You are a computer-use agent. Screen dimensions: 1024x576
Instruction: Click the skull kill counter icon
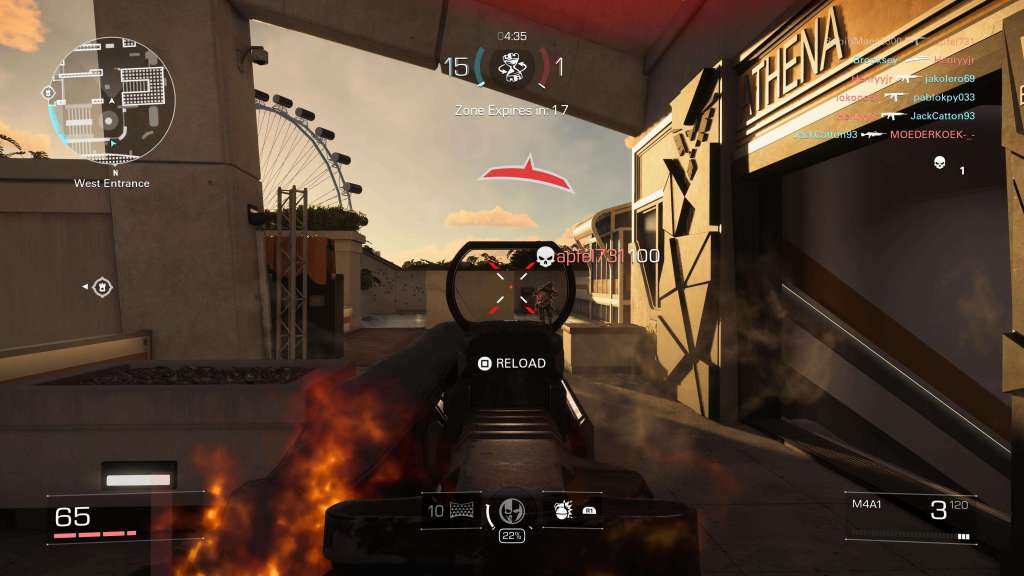[939, 163]
